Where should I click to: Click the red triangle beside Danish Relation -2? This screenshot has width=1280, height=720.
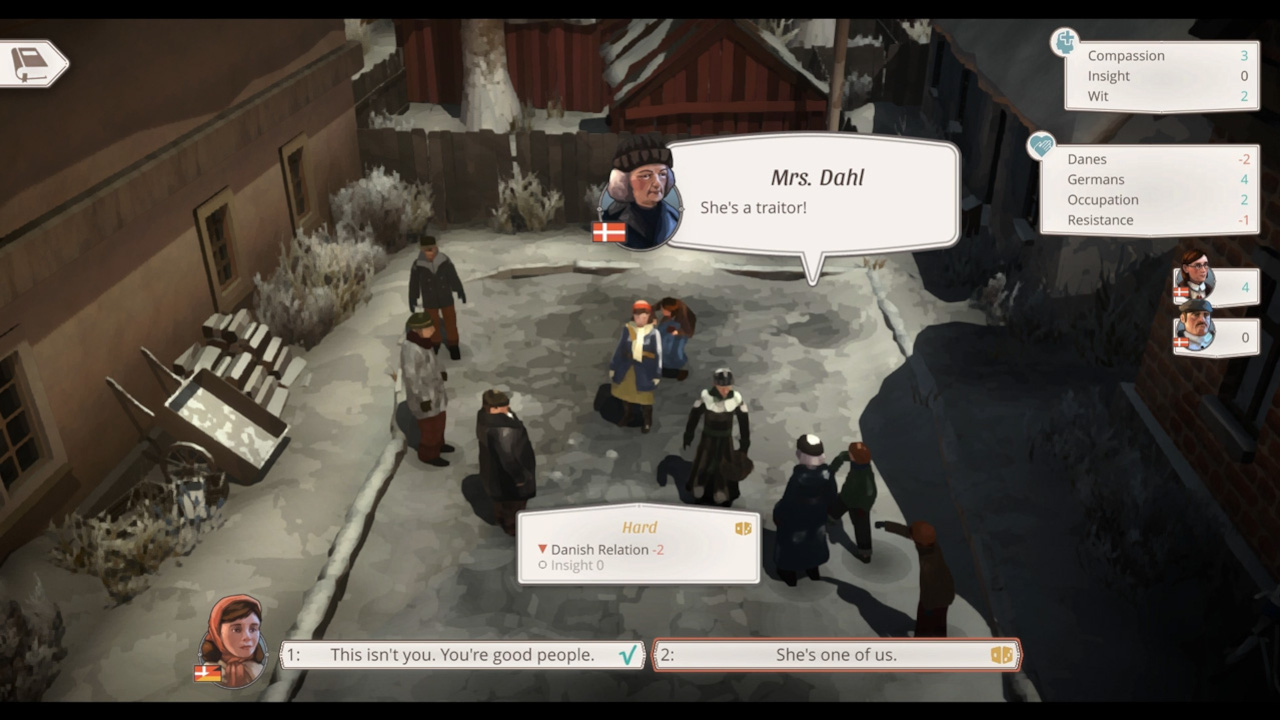542,549
